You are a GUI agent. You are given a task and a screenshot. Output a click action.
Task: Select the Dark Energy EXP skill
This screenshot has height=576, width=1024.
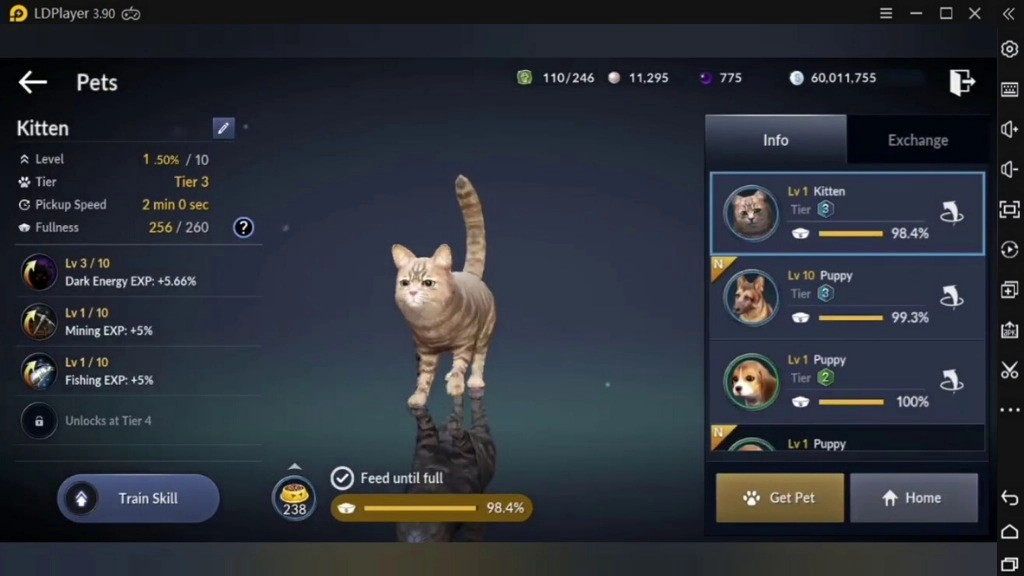(x=130, y=272)
